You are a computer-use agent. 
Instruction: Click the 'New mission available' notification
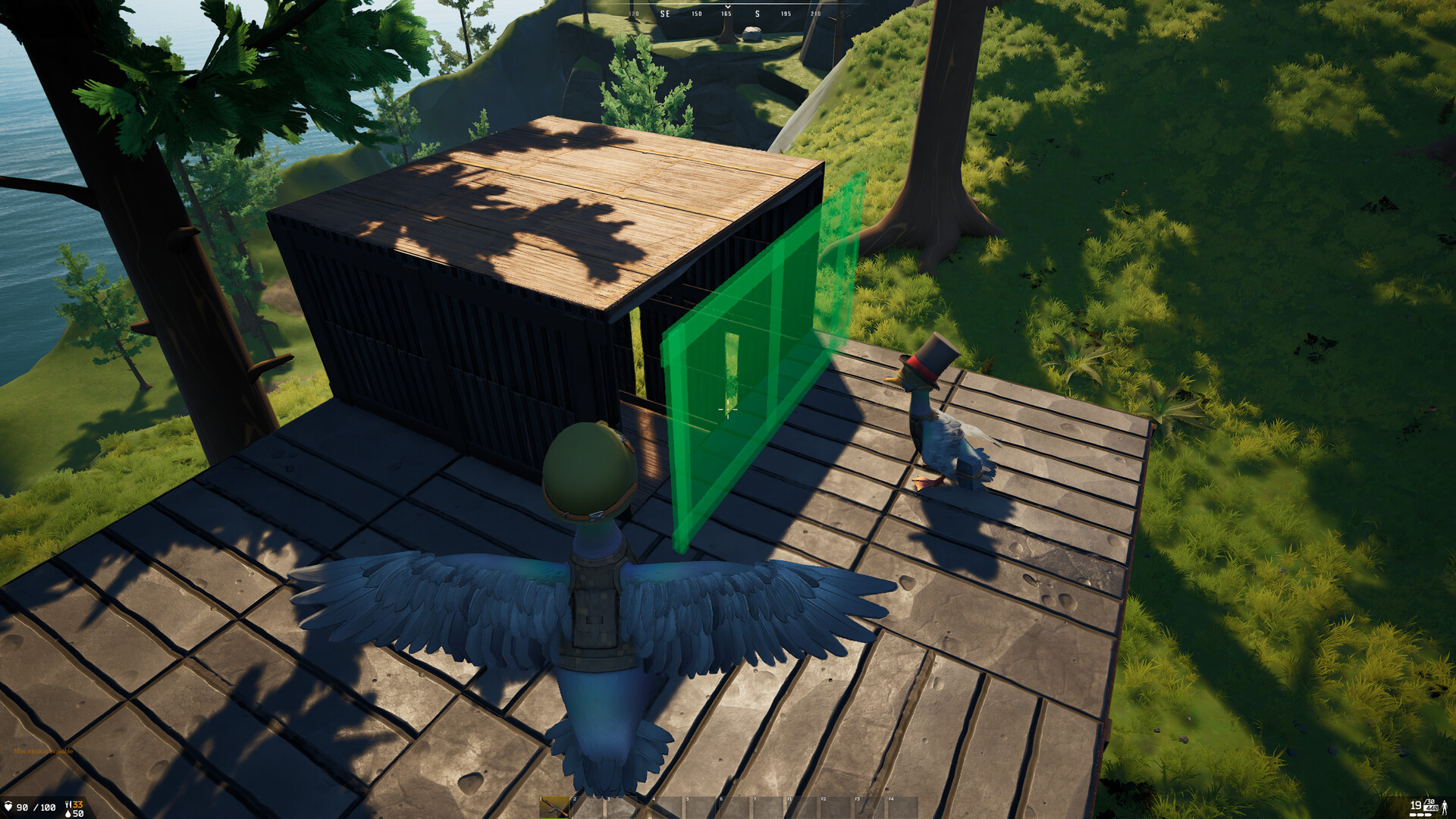coord(43,752)
